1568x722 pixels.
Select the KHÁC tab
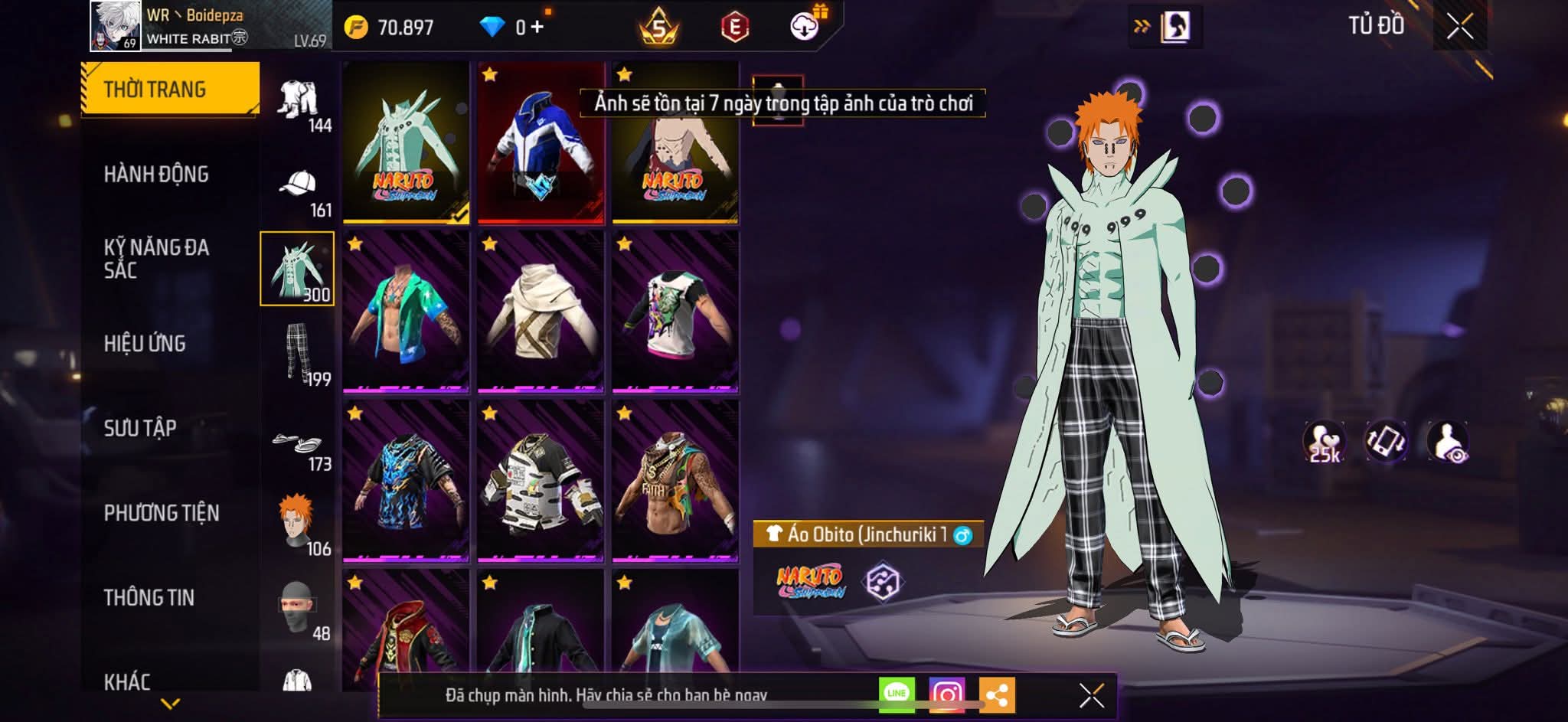127,681
